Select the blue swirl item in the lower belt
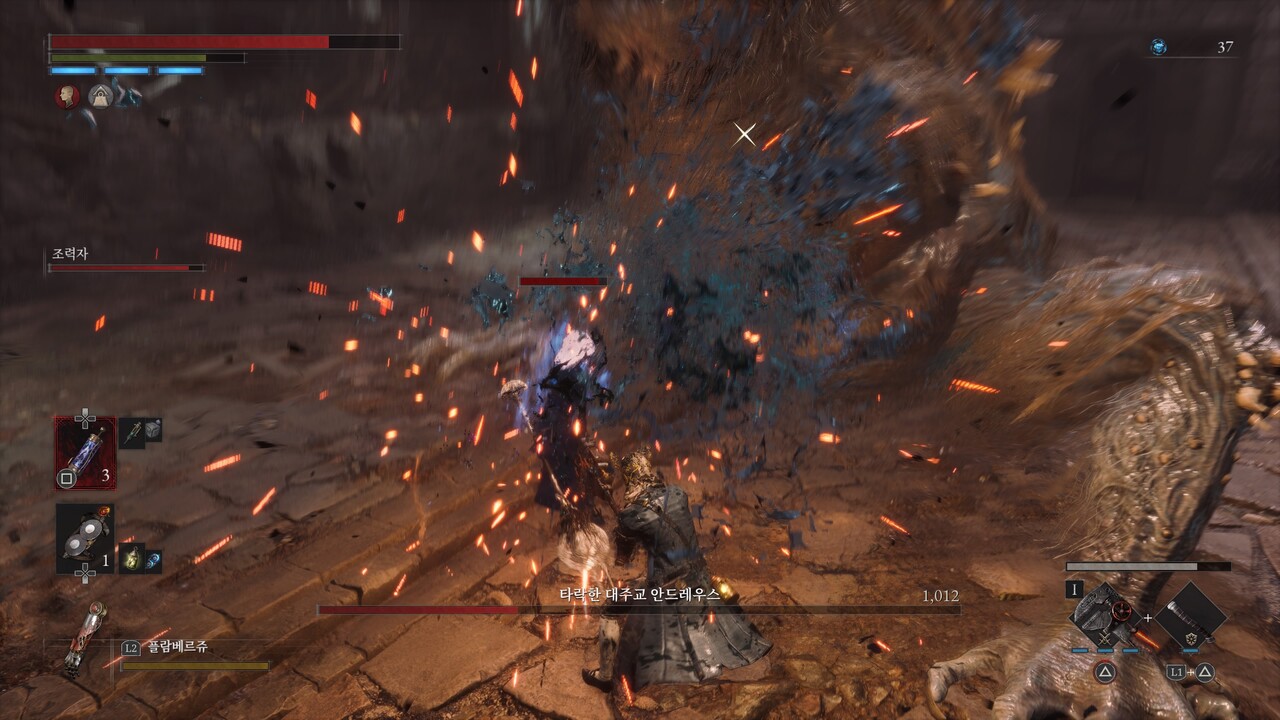1280x720 pixels. point(153,560)
